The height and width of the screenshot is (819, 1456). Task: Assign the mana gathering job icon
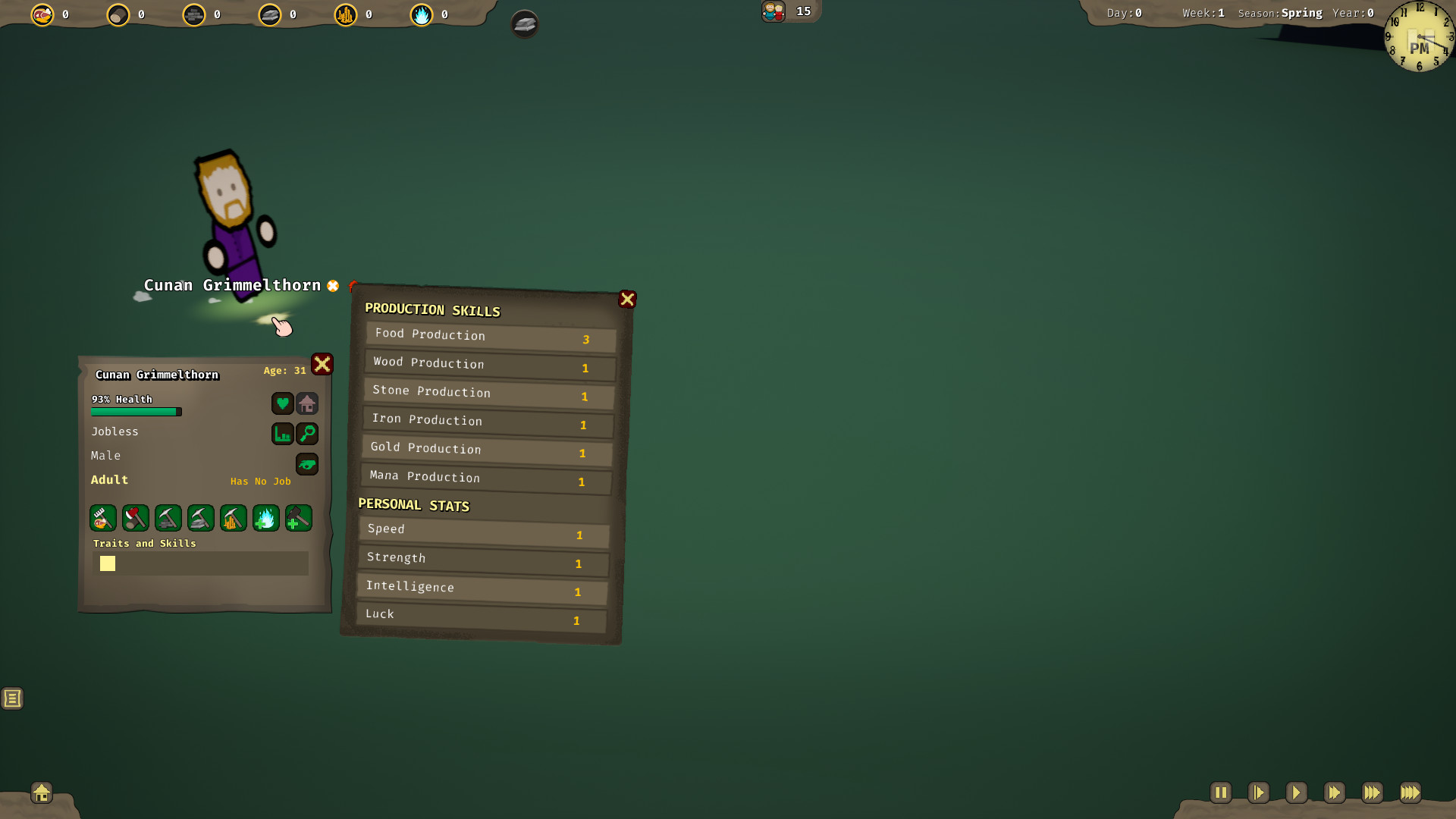tap(265, 518)
